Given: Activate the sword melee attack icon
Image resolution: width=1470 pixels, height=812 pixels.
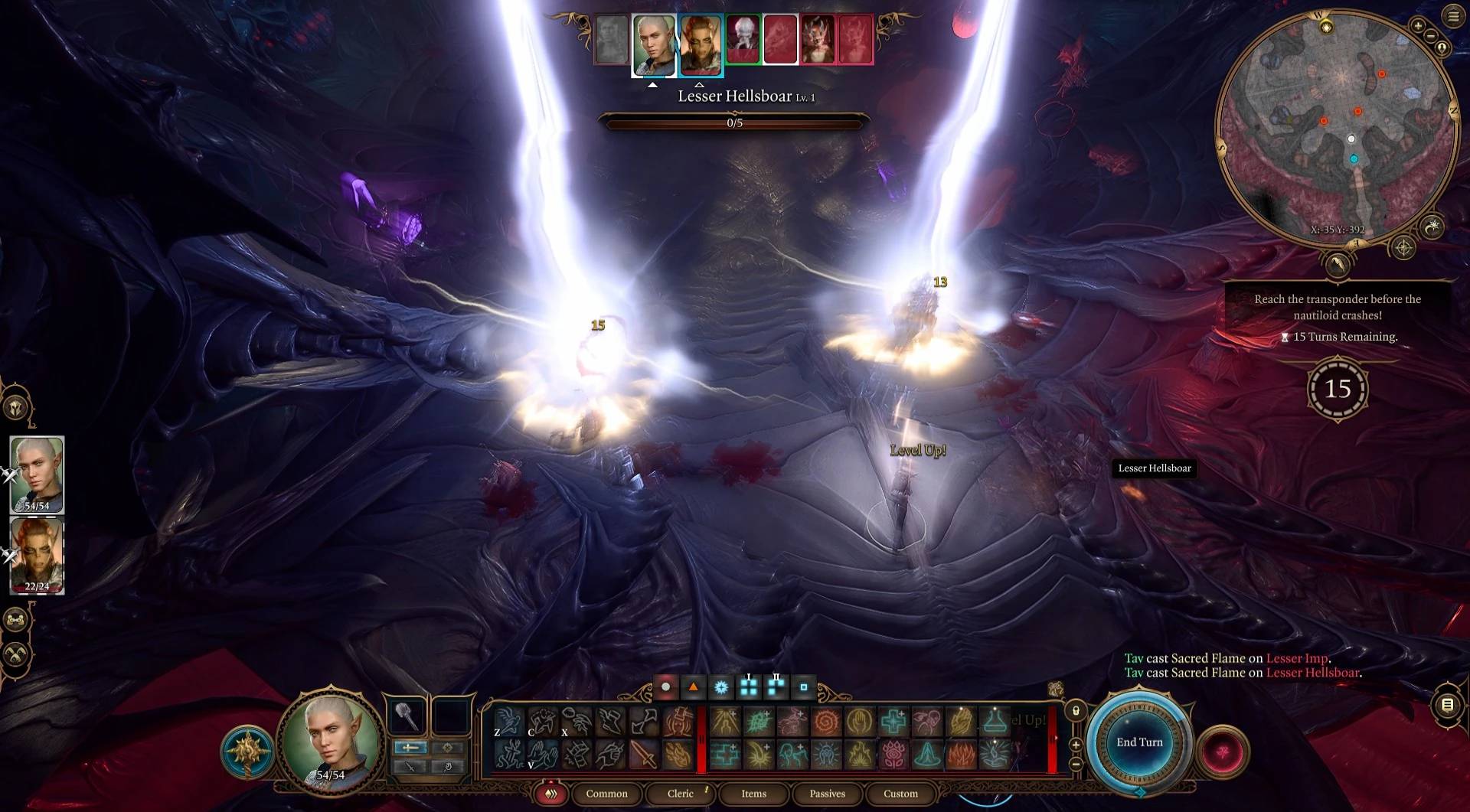Looking at the screenshot, I should click(644, 755).
